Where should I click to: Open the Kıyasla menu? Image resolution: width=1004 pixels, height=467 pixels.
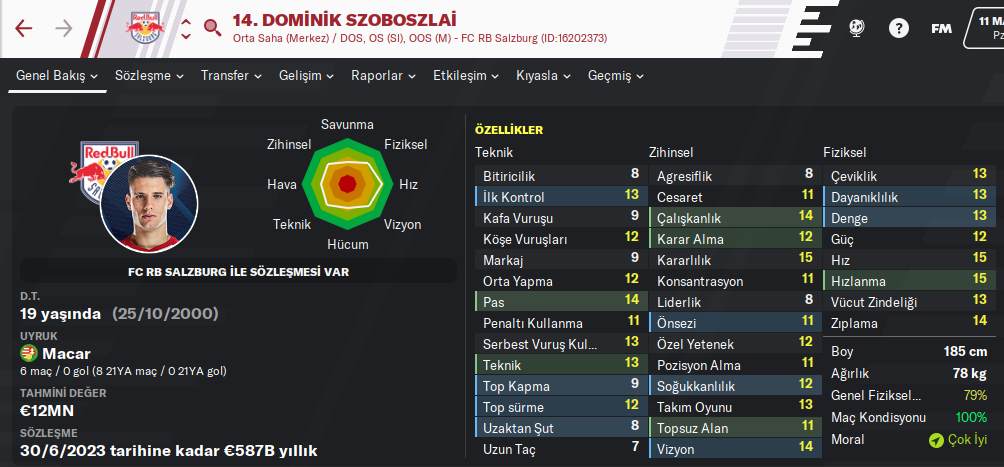[x=543, y=76]
